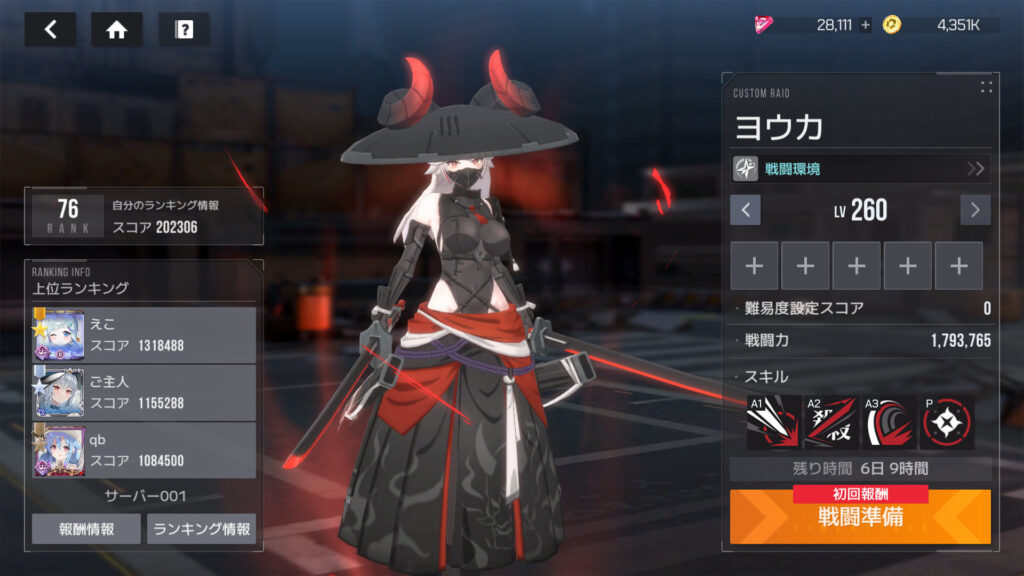Viewport: 1024px width, 576px height.
Task: Increase the raid level above 260
Action: (x=975, y=210)
